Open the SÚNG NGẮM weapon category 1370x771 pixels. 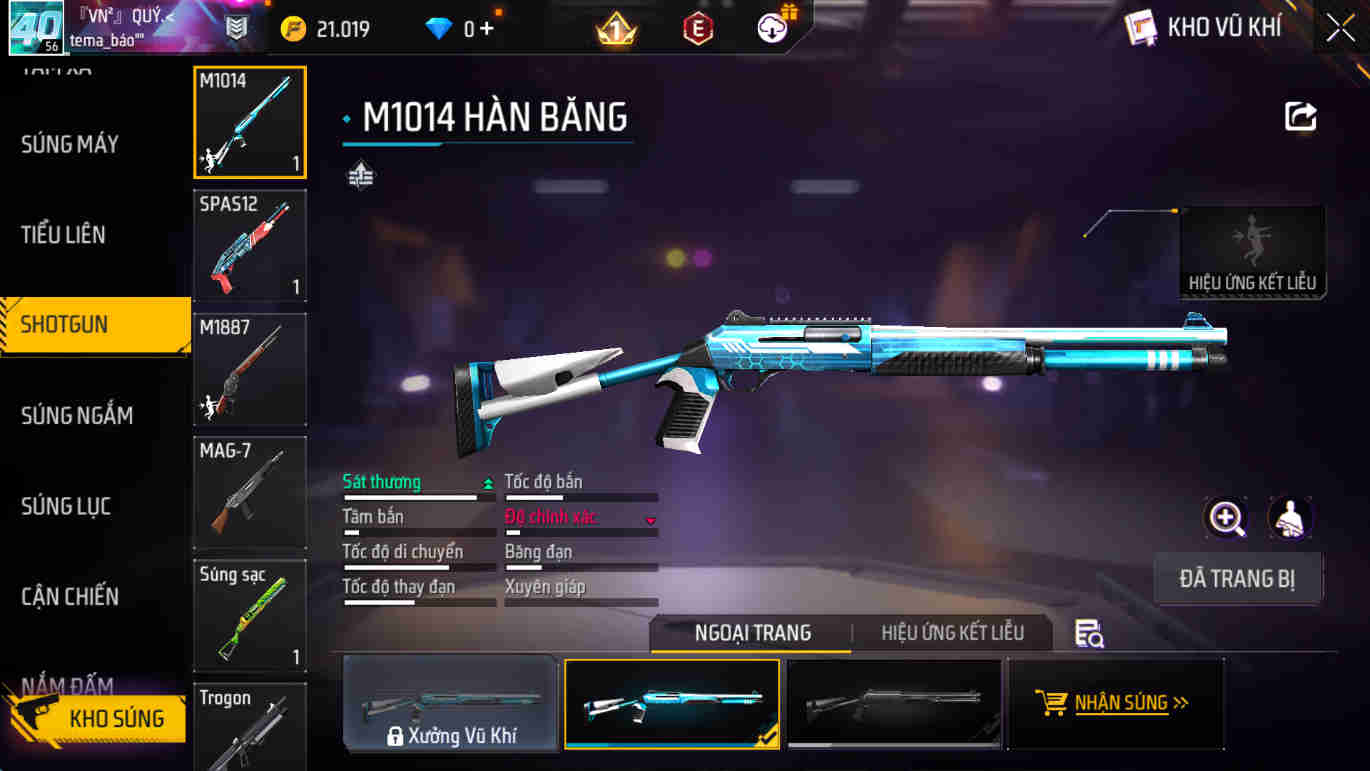(77, 415)
